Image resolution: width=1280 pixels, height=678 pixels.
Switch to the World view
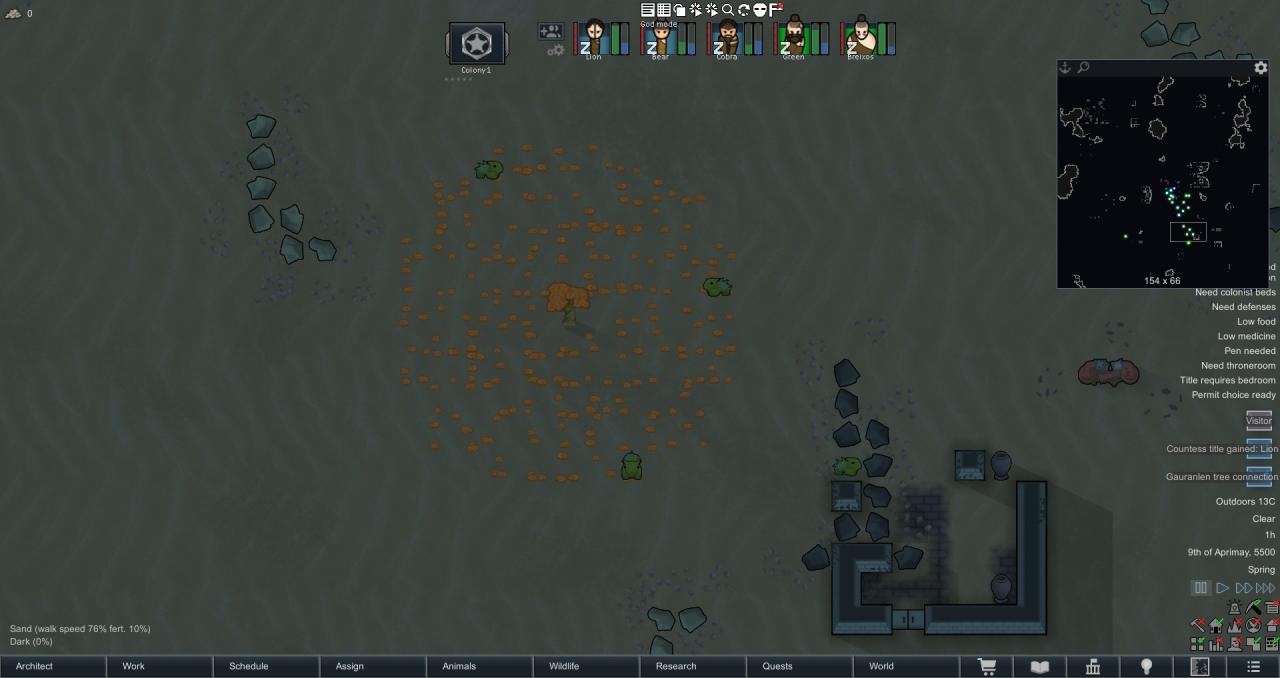pyautogui.click(x=907, y=666)
